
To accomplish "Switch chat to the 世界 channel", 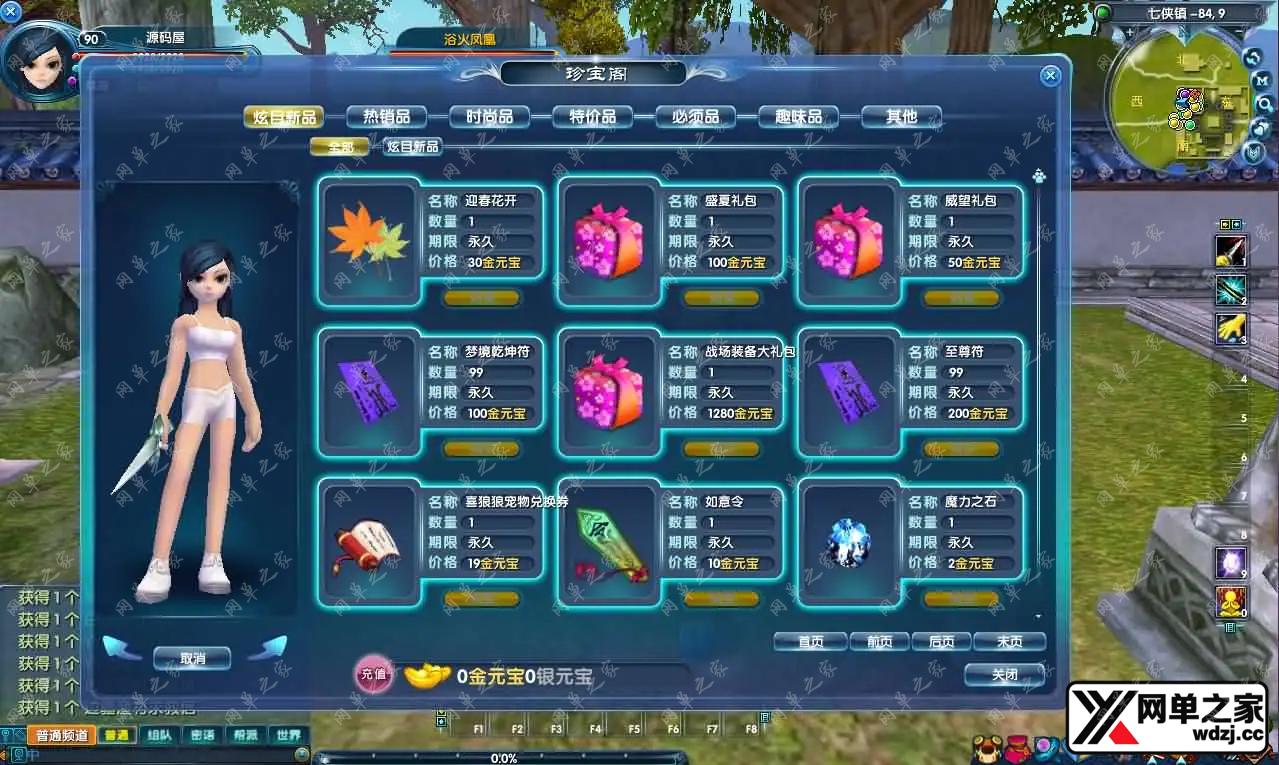I will coord(288,735).
